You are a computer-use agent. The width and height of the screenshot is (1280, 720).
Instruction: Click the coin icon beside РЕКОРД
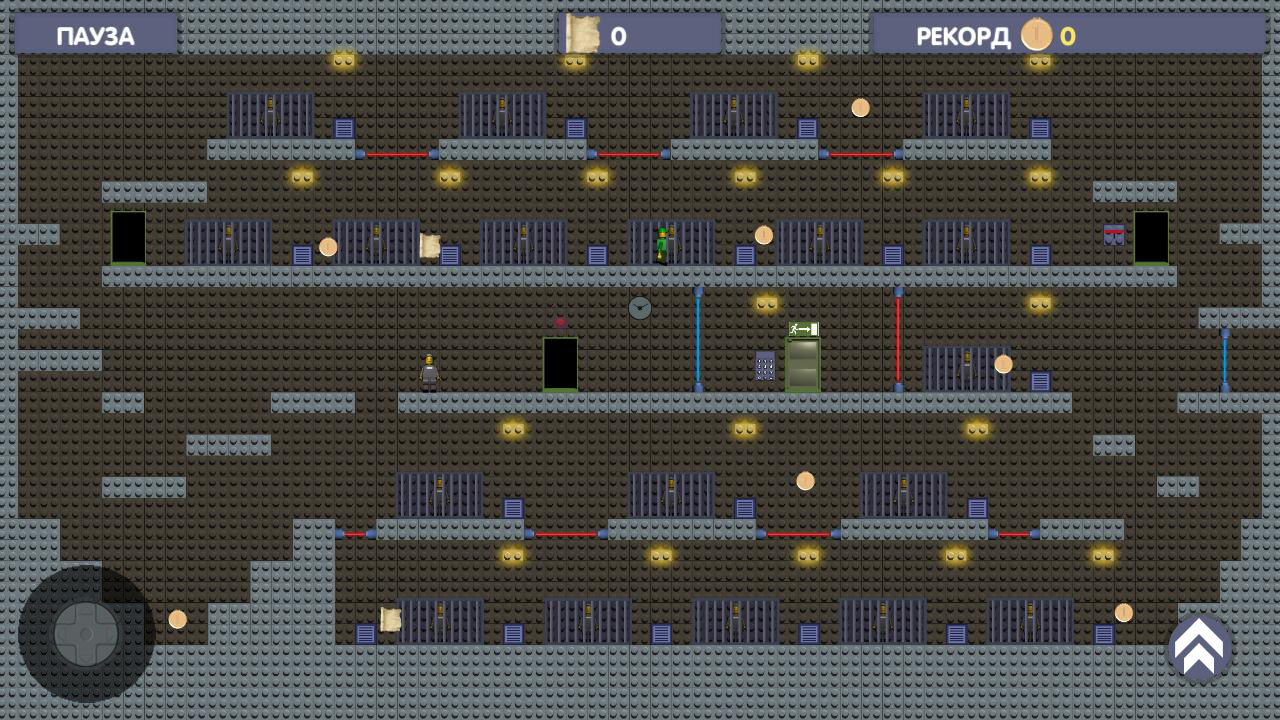click(1036, 35)
